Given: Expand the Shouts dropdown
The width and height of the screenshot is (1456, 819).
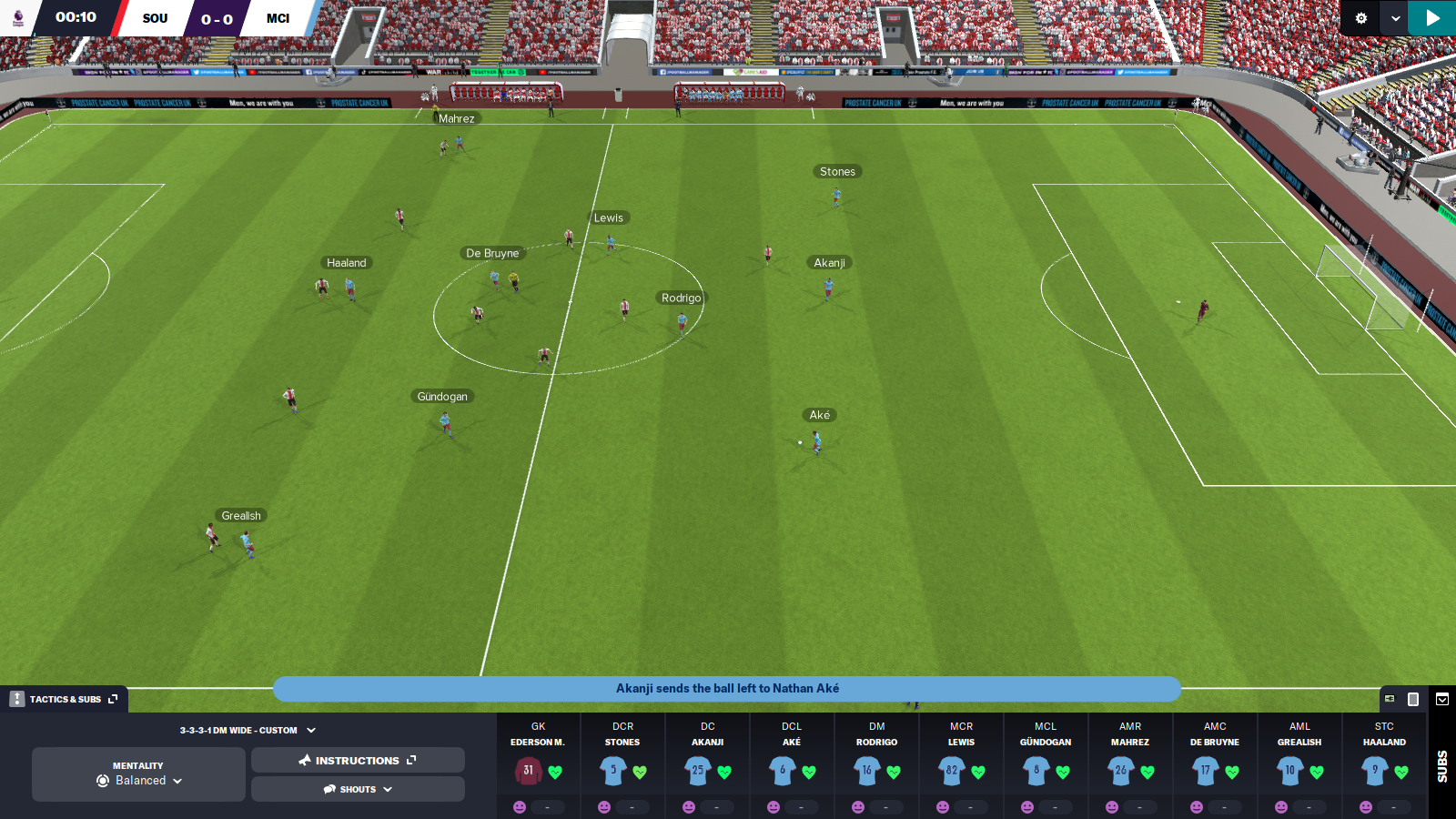Looking at the screenshot, I should click(x=387, y=789).
